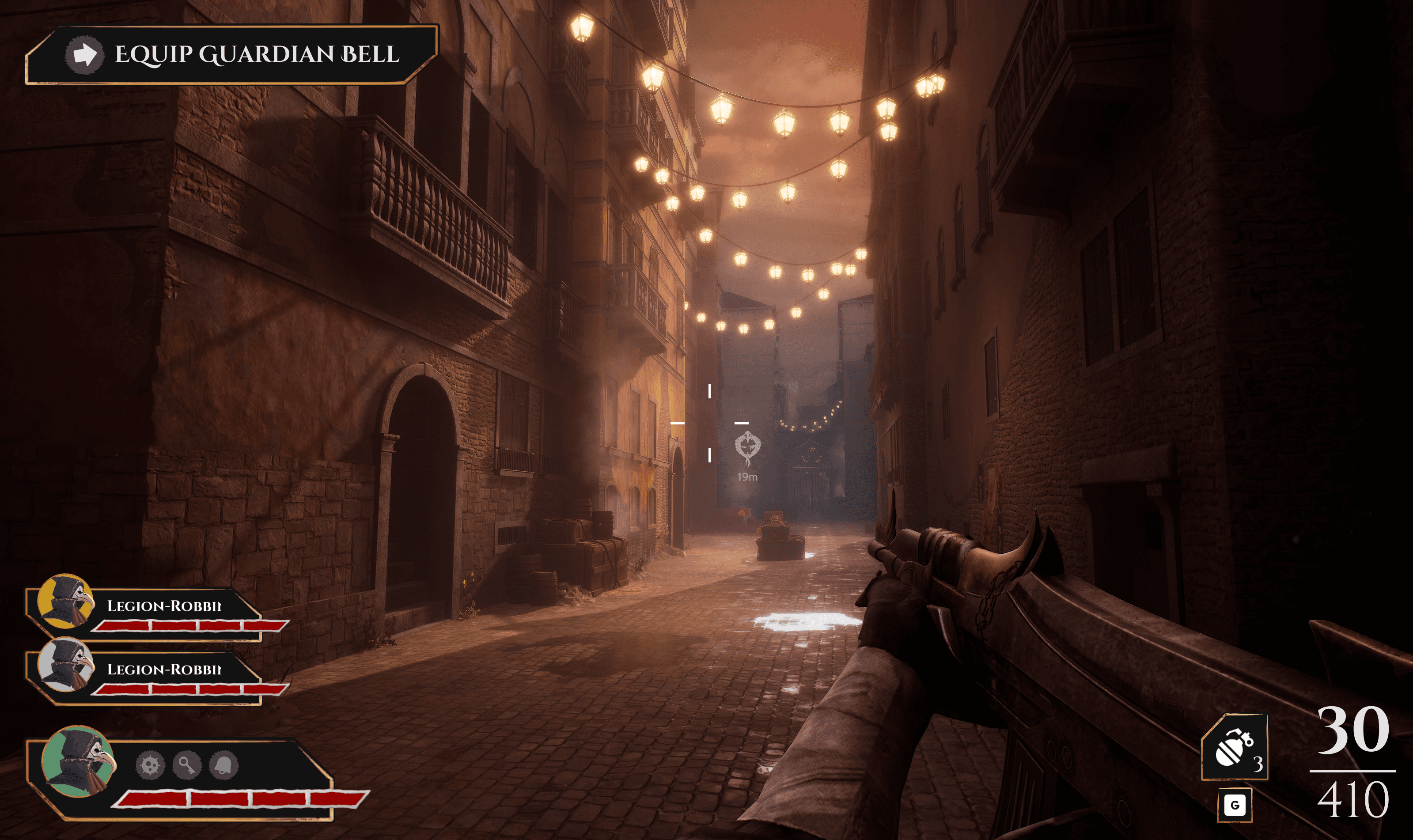Click the yellow-portrait teammate avatar
This screenshot has width=1413, height=840.
(x=64, y=601)
